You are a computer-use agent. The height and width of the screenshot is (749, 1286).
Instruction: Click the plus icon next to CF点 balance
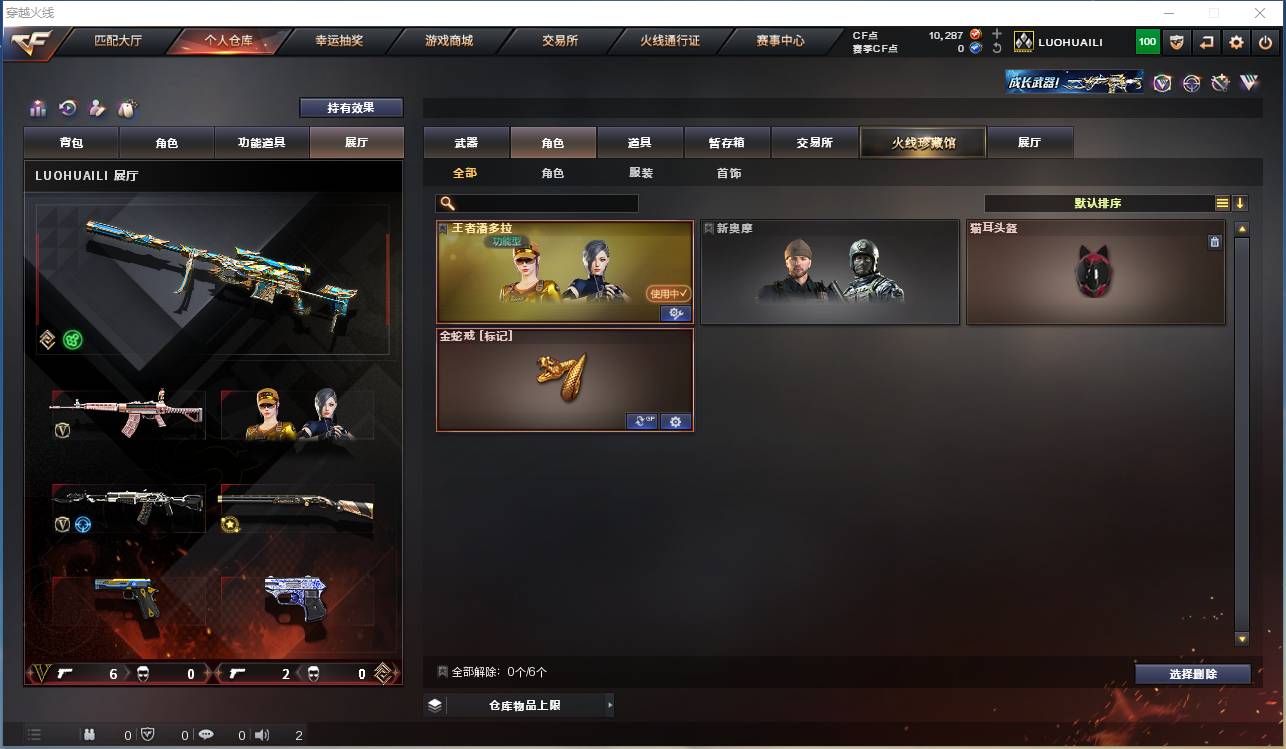[x=996, y=33]
